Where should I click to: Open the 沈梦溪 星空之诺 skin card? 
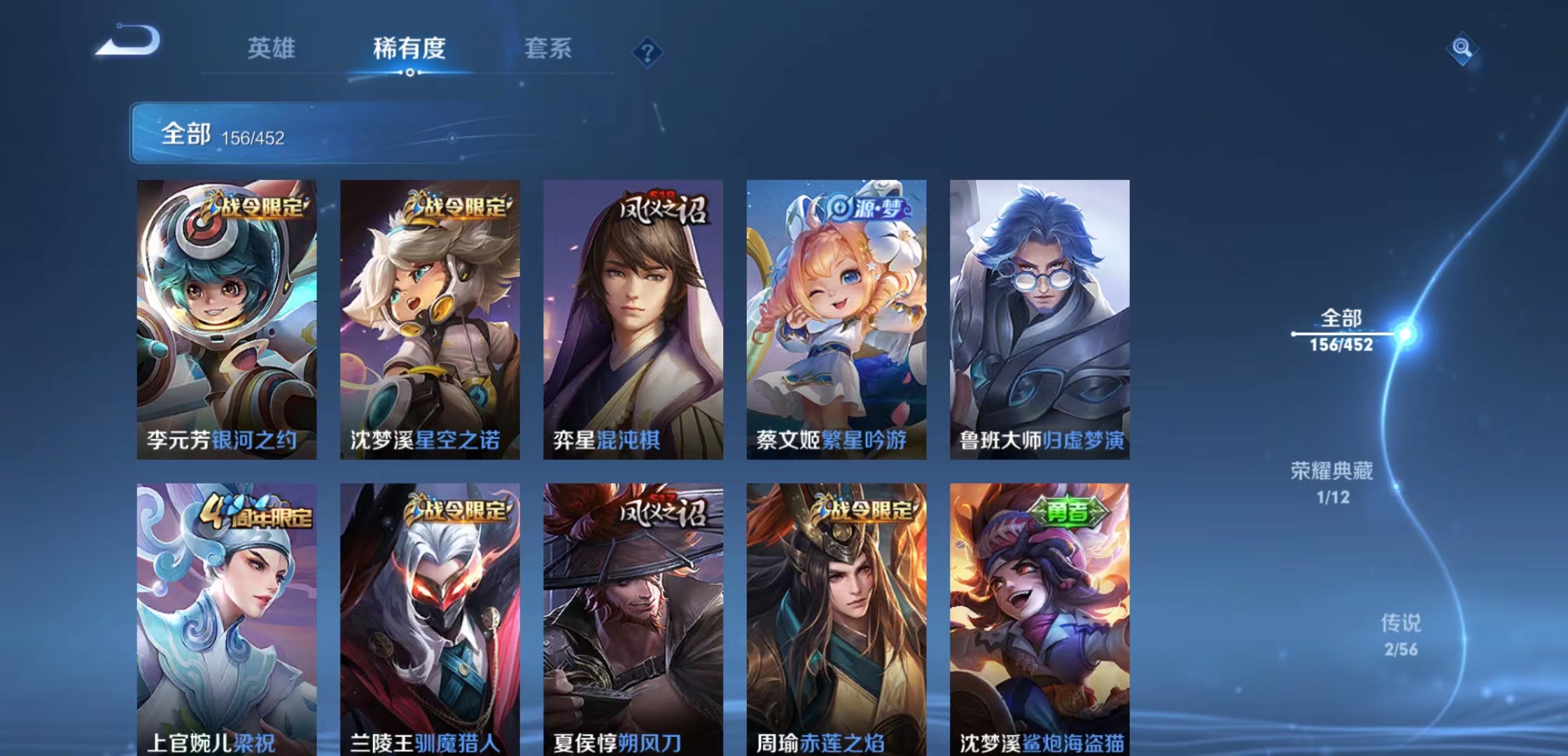pos(430,315)
